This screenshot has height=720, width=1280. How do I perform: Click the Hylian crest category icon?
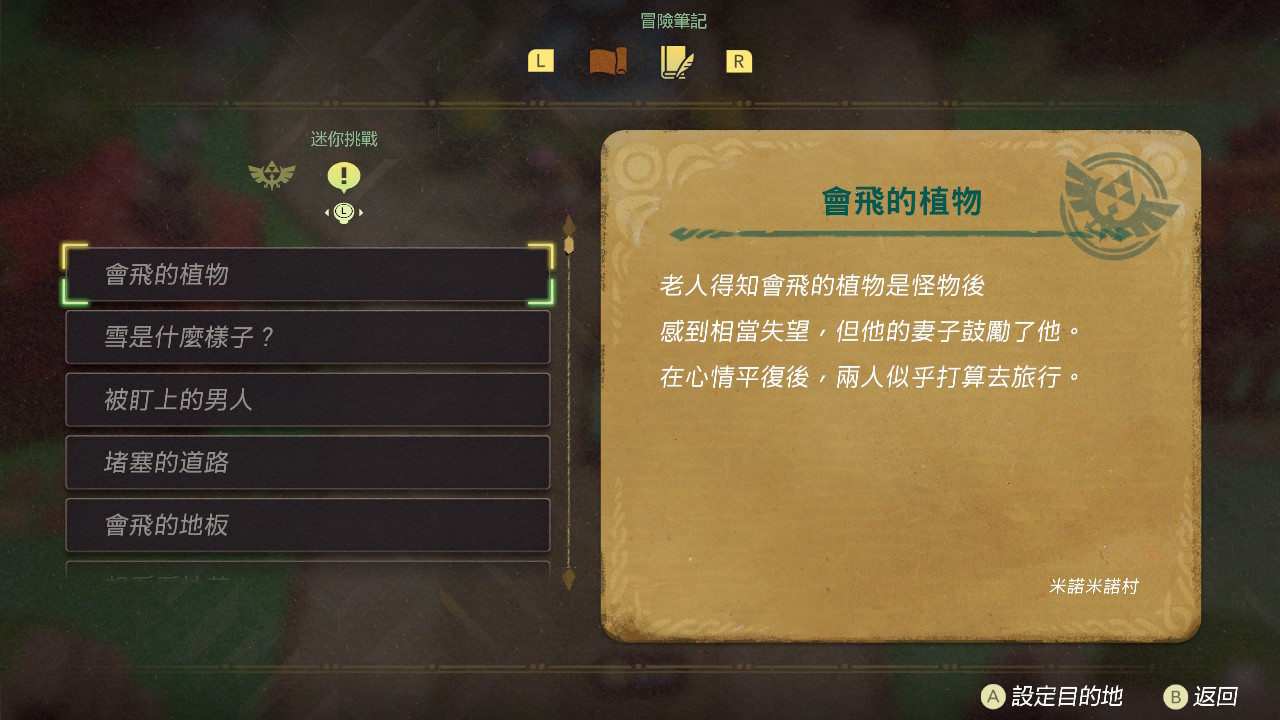click(x=270, y=173)
